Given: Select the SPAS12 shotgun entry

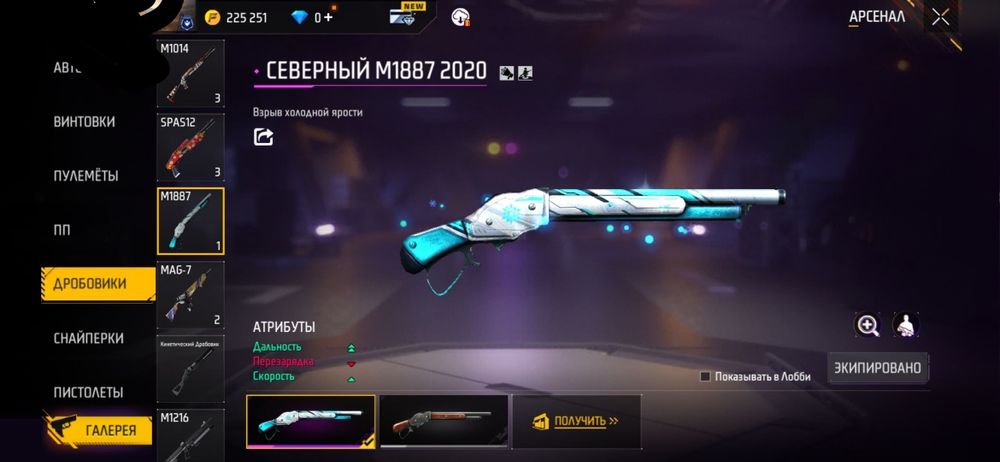Looking at the screenshot, I should pyautogui.click(x=190, y=148).
